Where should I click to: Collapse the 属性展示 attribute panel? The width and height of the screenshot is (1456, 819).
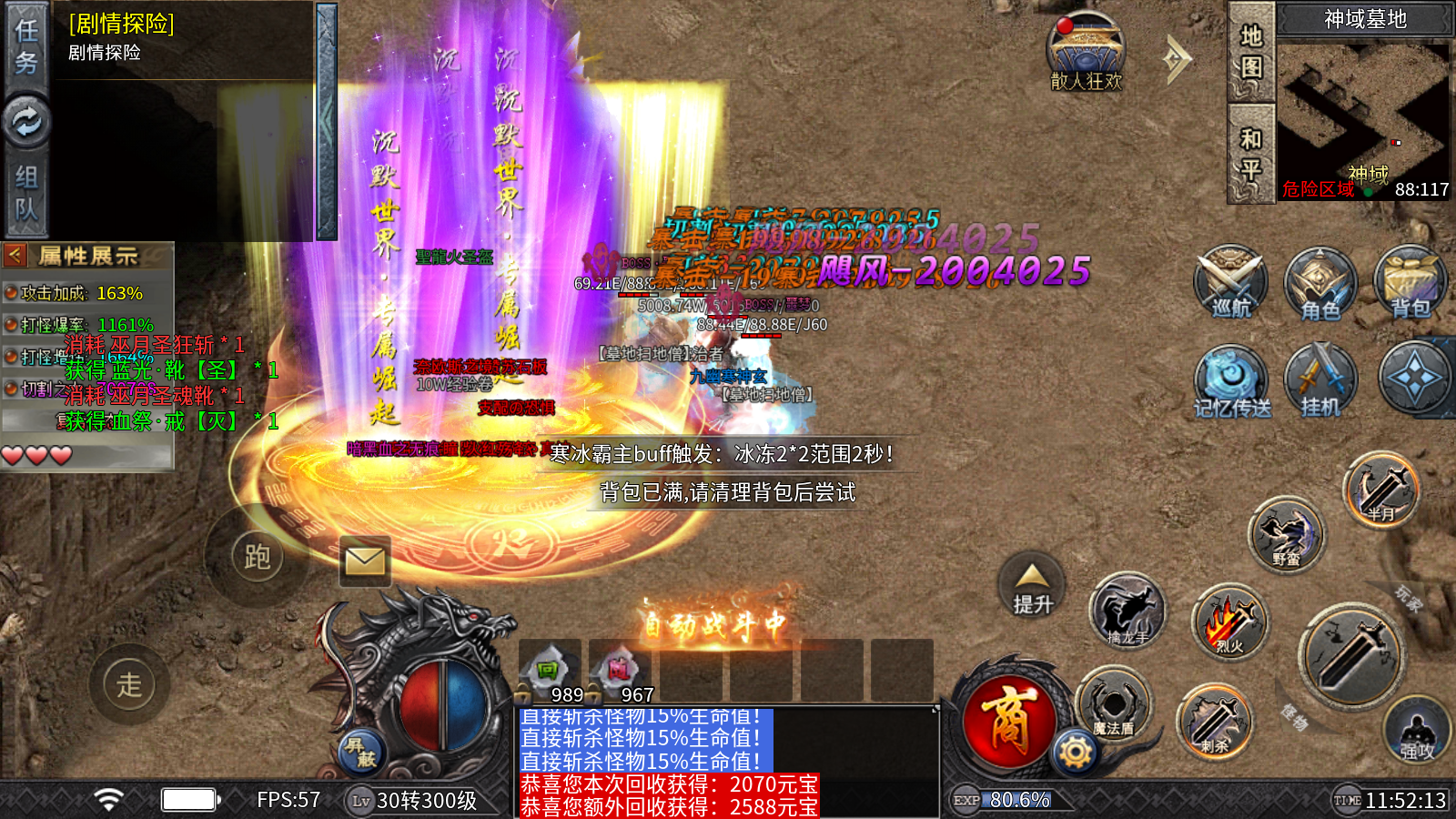click(x=15, y=256)
